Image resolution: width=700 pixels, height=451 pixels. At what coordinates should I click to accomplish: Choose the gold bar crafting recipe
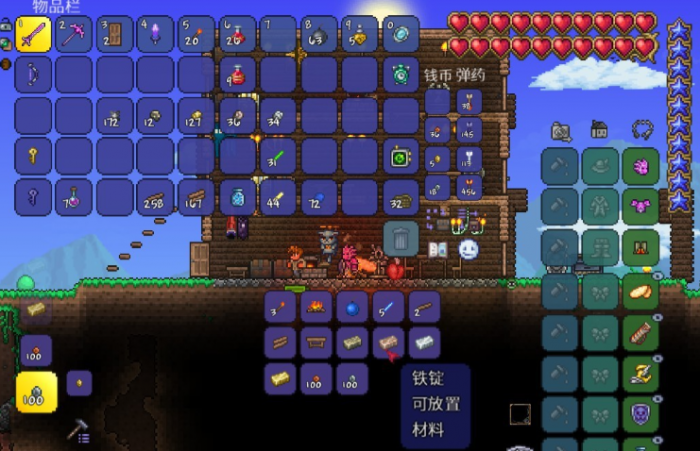pyautogui.click(x=281, y=379)
